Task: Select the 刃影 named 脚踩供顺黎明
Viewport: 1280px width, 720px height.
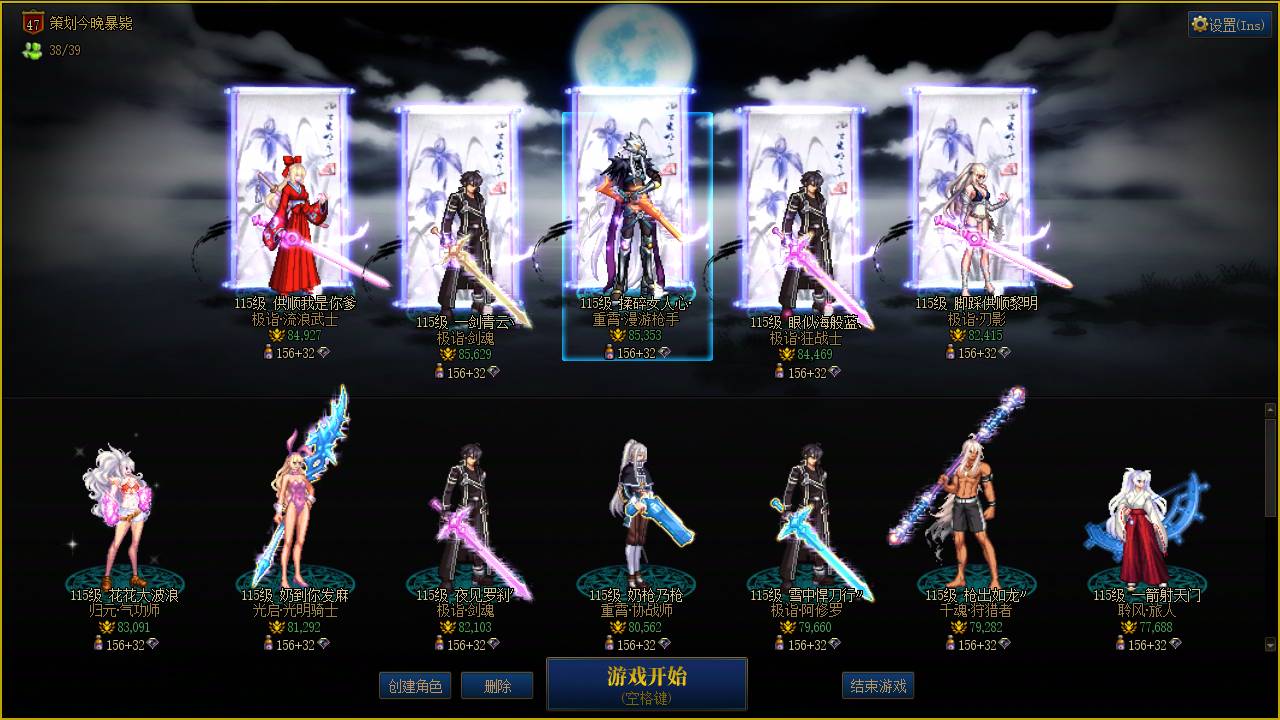Action: [x=975, y=220]
